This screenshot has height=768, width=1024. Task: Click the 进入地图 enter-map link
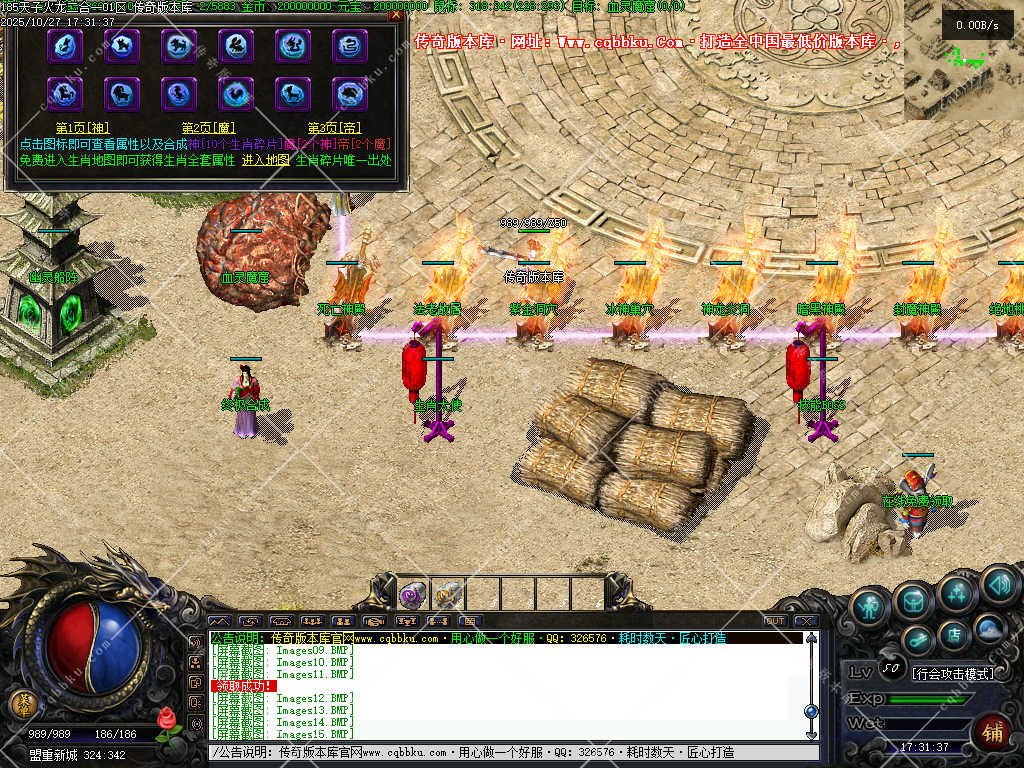point(265,160)
